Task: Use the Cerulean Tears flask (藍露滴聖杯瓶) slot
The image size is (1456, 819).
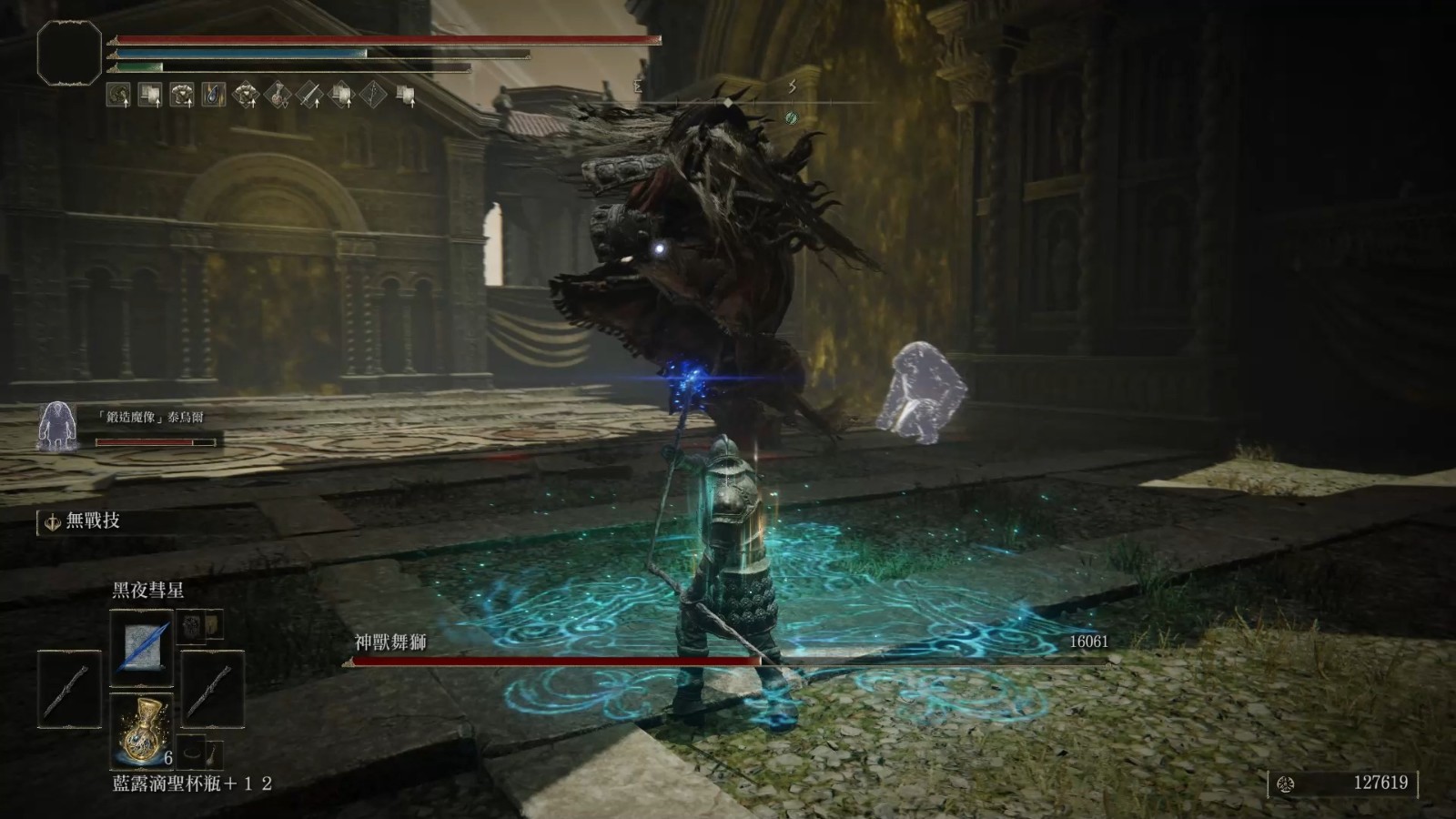Action: click(x=141, y=728)
